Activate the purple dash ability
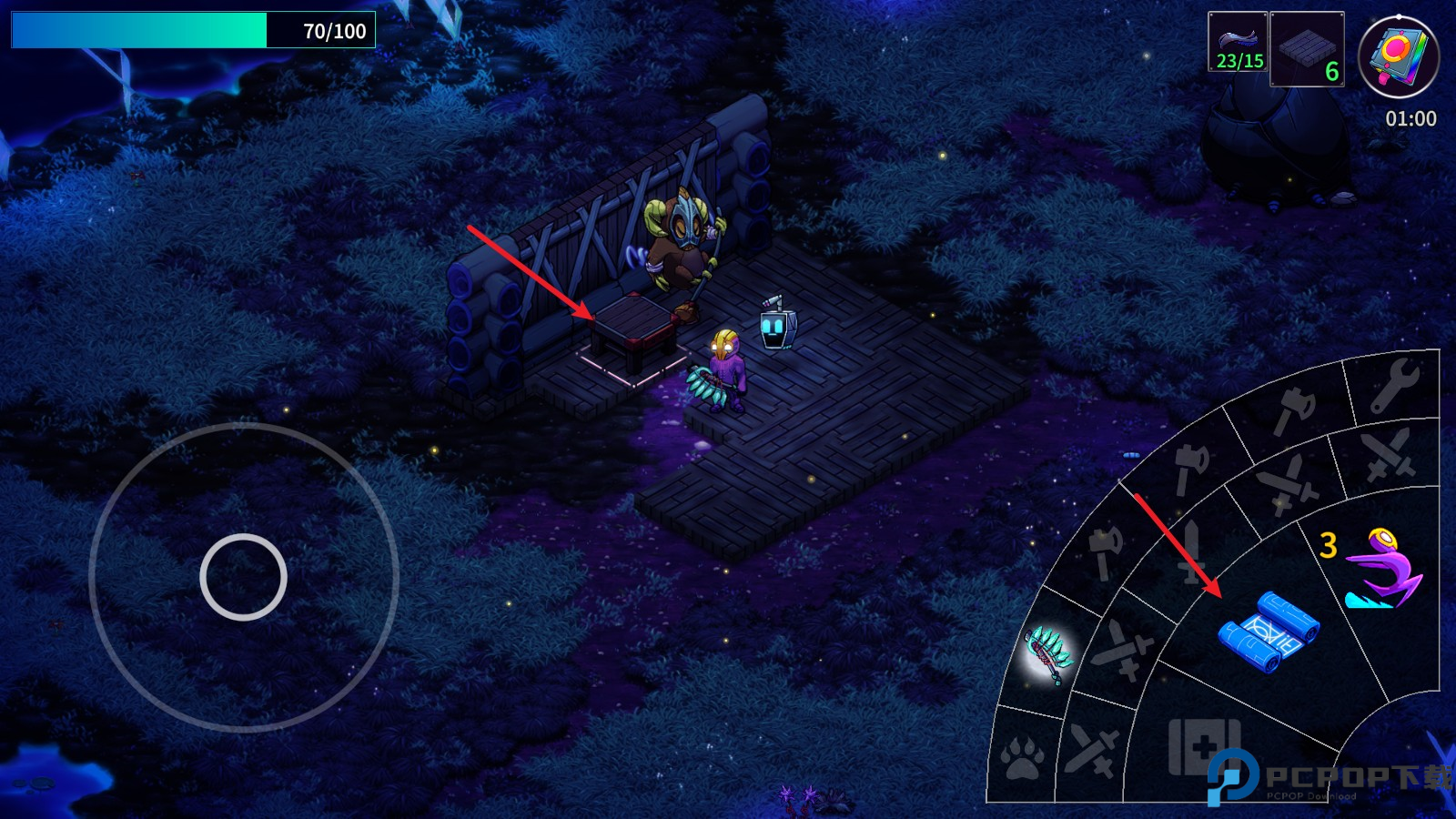This screenshot has height=819, width=1456. (x=1382, y=570)
